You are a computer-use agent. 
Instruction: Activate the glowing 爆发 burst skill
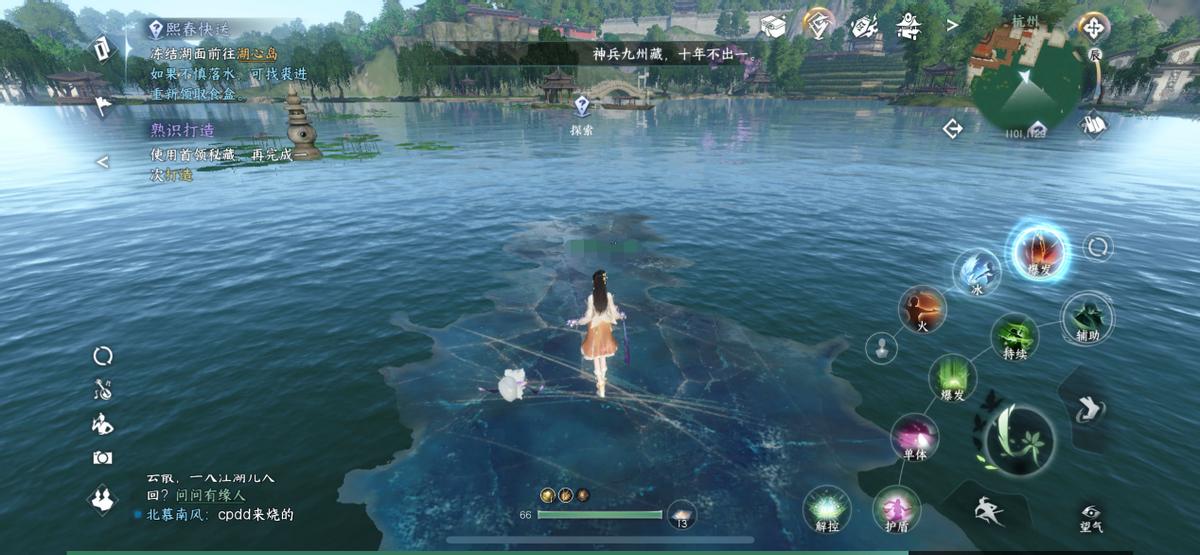(x=1039, y=251)
